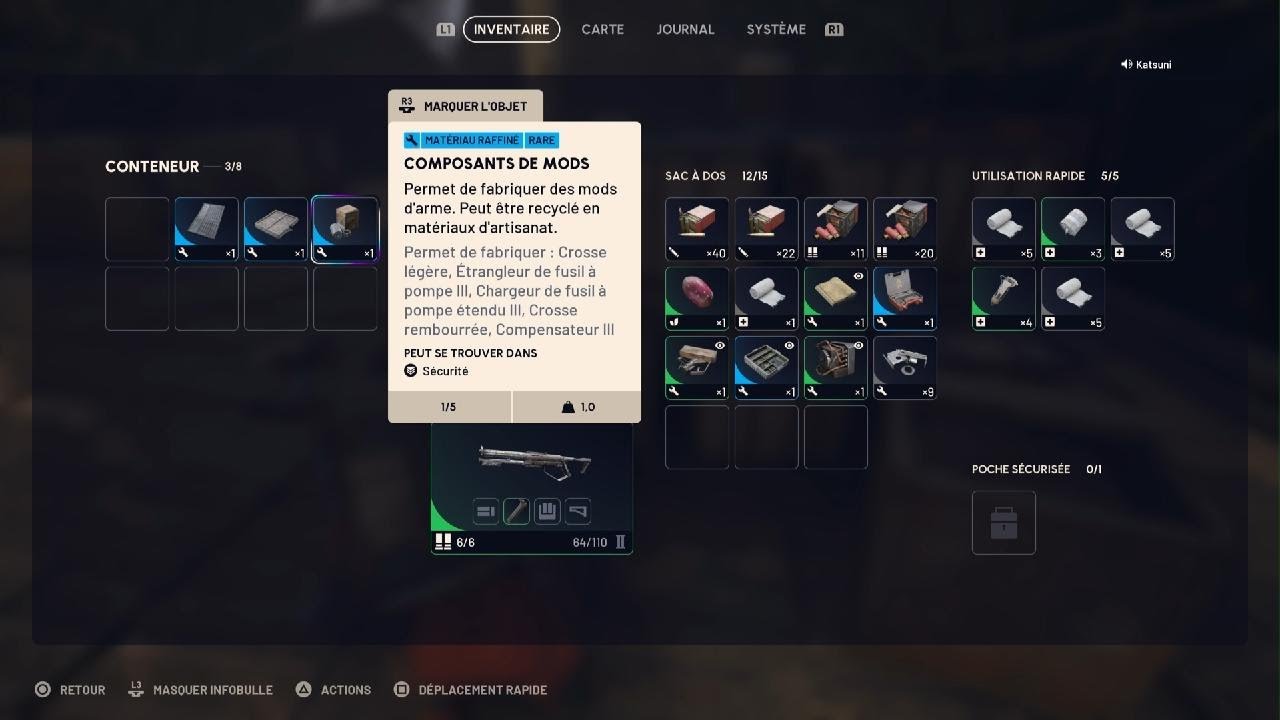The width and height of the screenshot is (1280, 720).
Task: Select the Inventaire tab
Action: (x=511, y=30)
